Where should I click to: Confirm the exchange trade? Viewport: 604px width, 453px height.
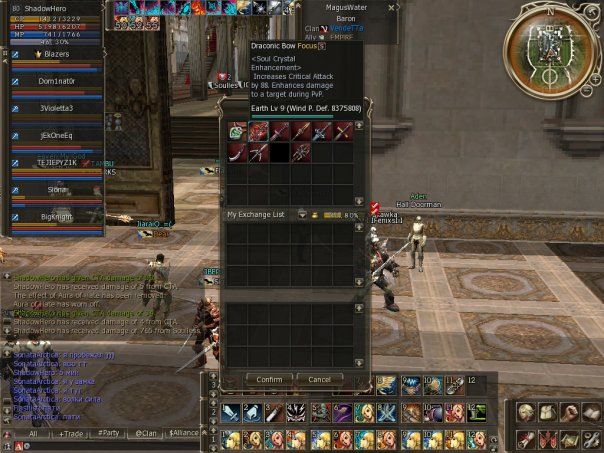coord(269,379)
